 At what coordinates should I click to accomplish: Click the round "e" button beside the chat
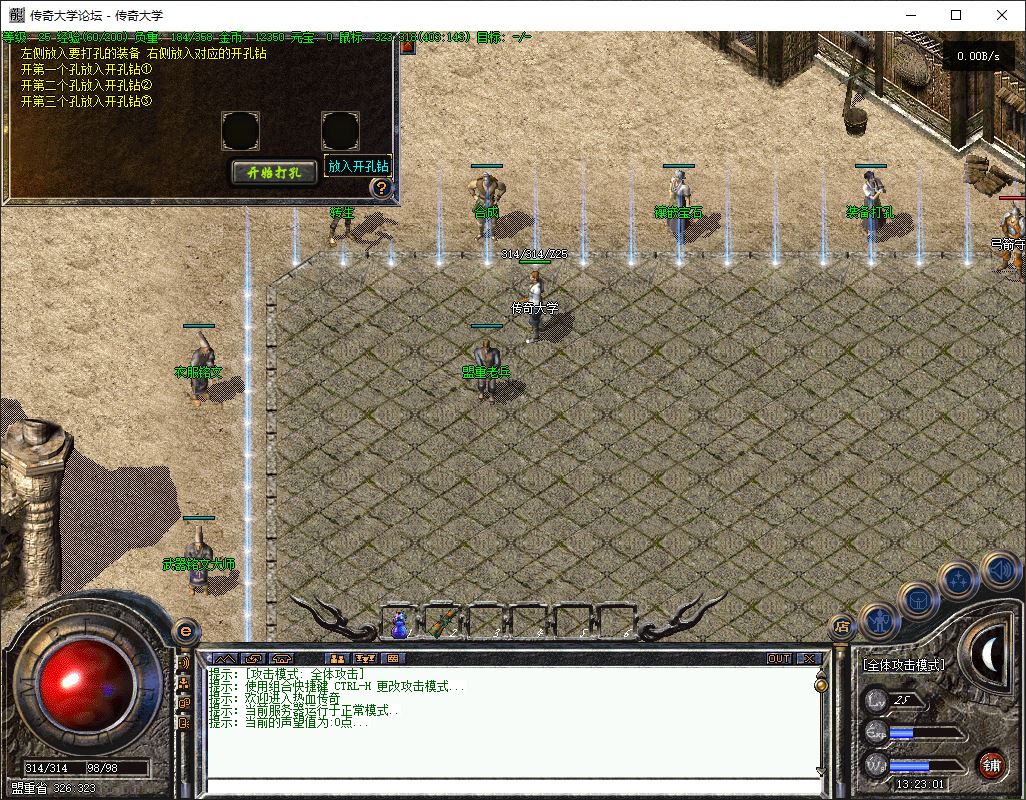coord(184,631)
